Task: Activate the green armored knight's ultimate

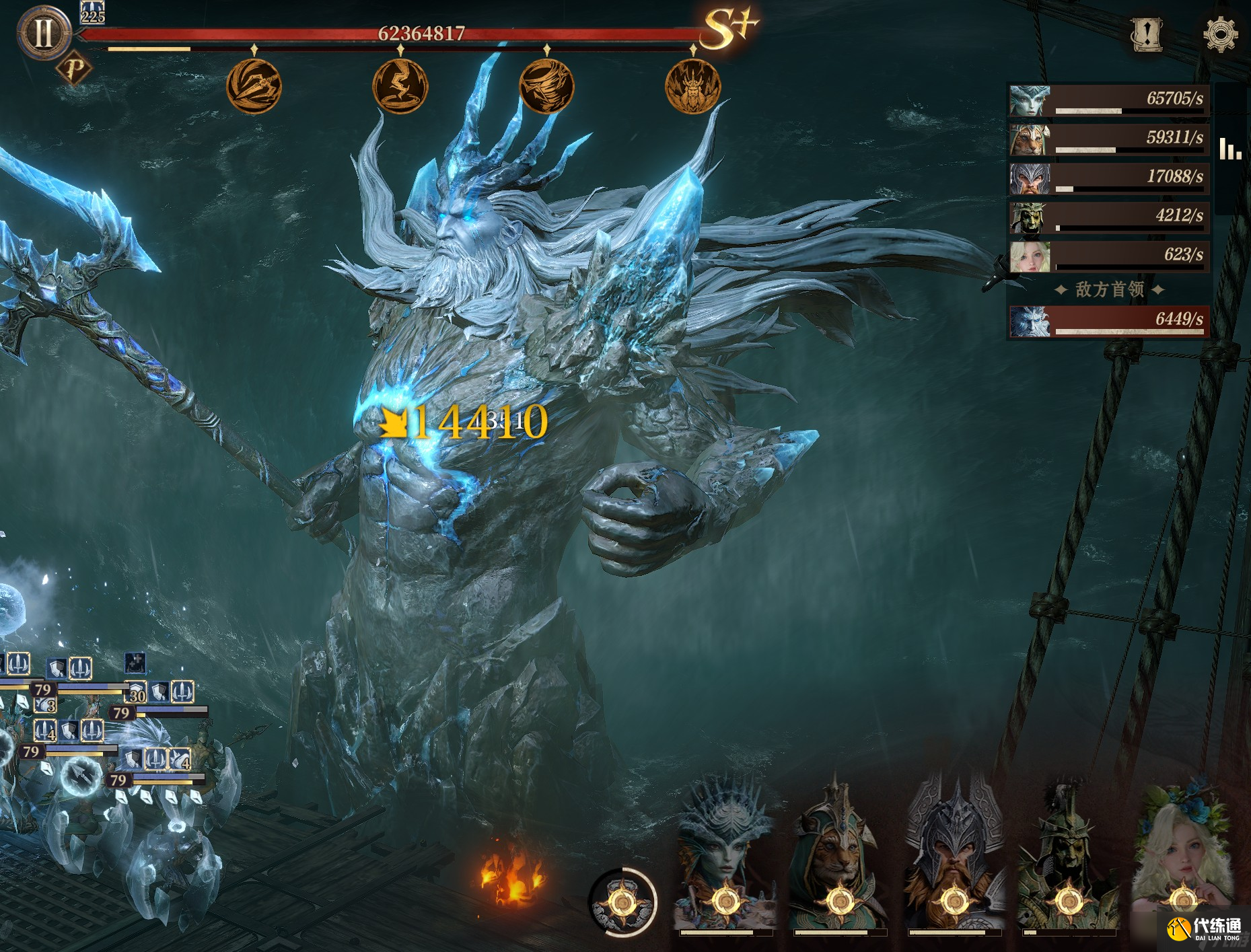Action: point(1068,900)
